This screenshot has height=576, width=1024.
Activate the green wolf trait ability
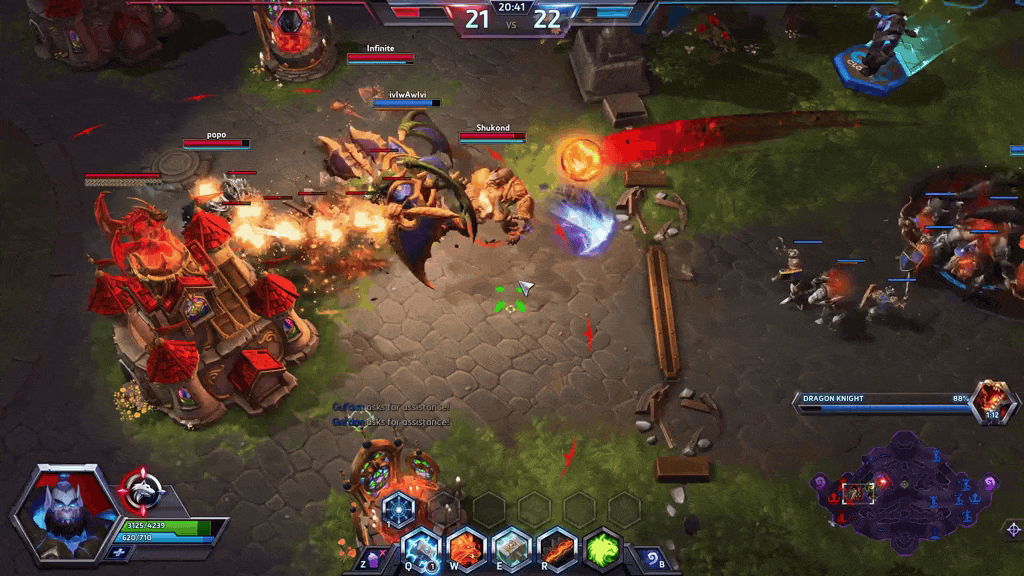(603, 548)
